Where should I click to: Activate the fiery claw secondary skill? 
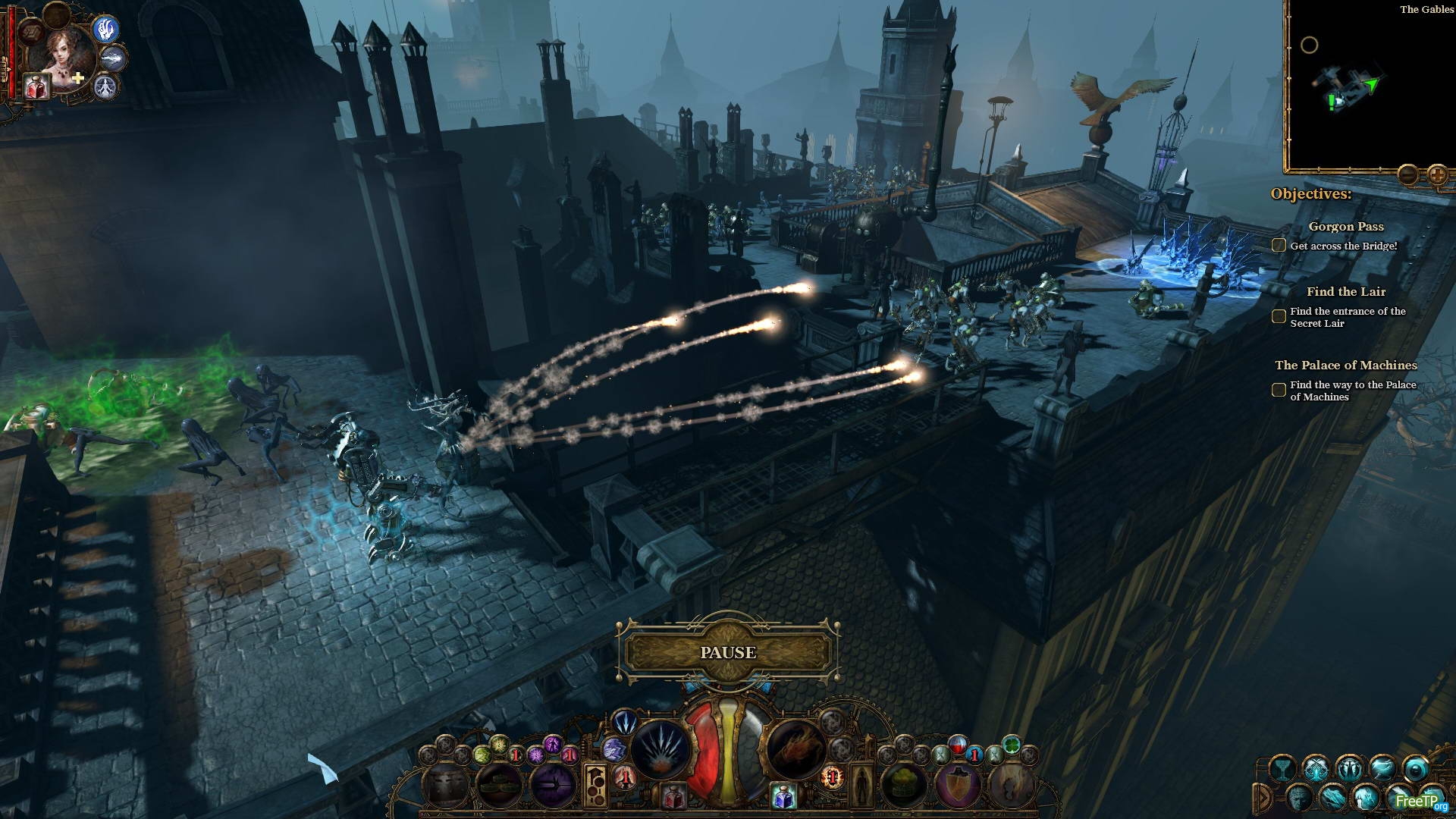(x=795, y=749)
